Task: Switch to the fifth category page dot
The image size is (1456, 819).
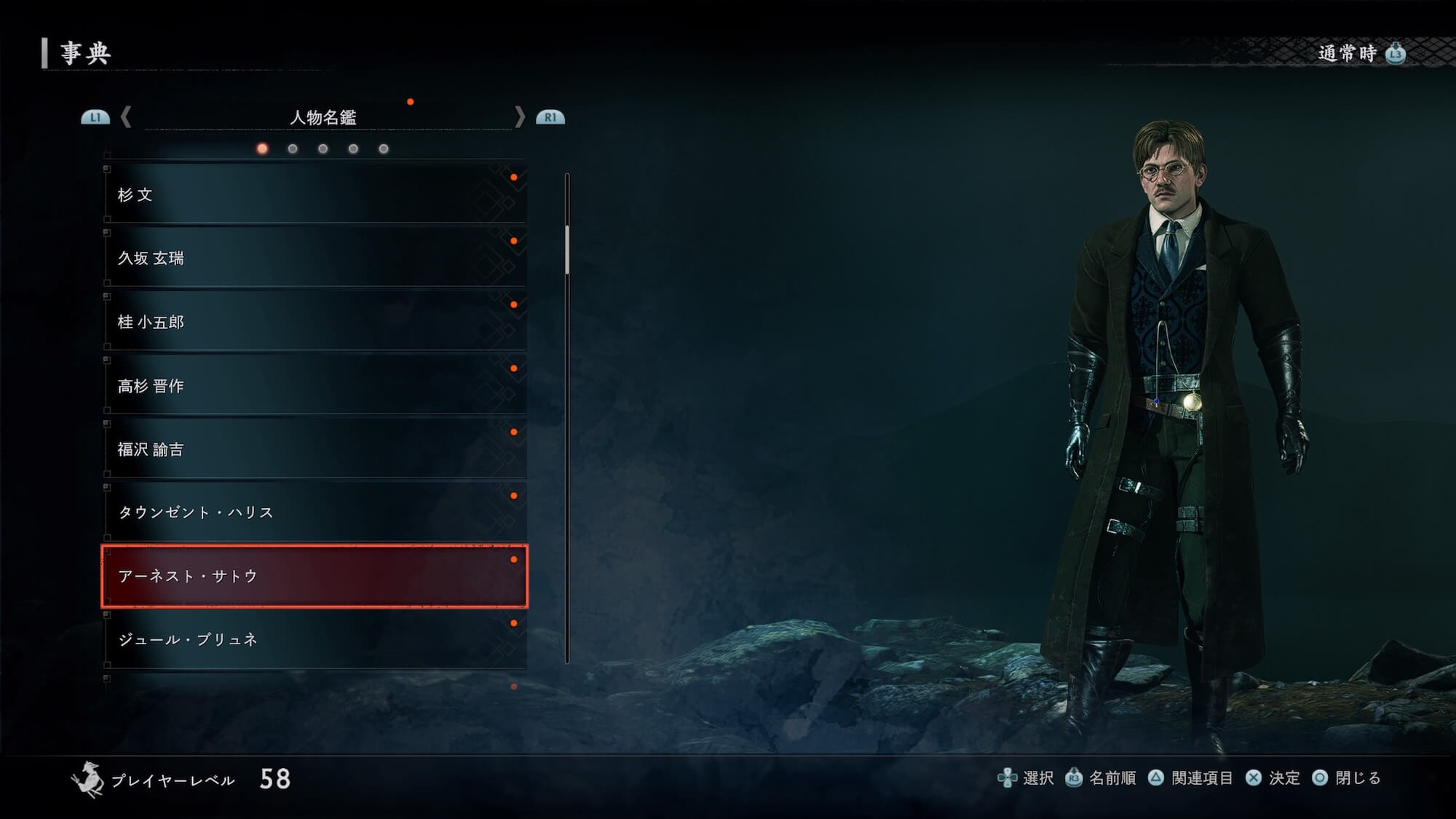Action: coord(384,149)
